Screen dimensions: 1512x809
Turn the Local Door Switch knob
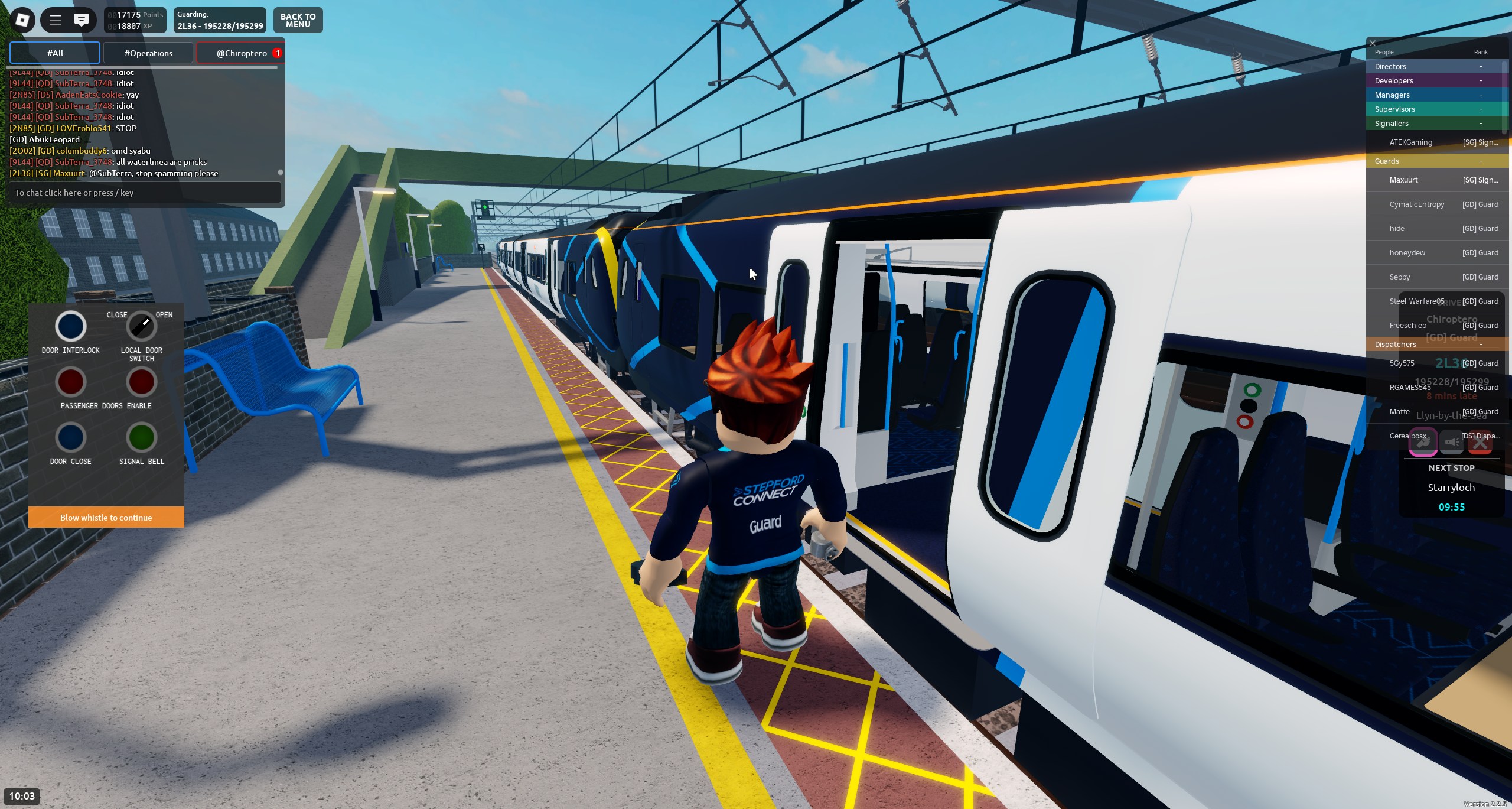click(x=142, y=326)
